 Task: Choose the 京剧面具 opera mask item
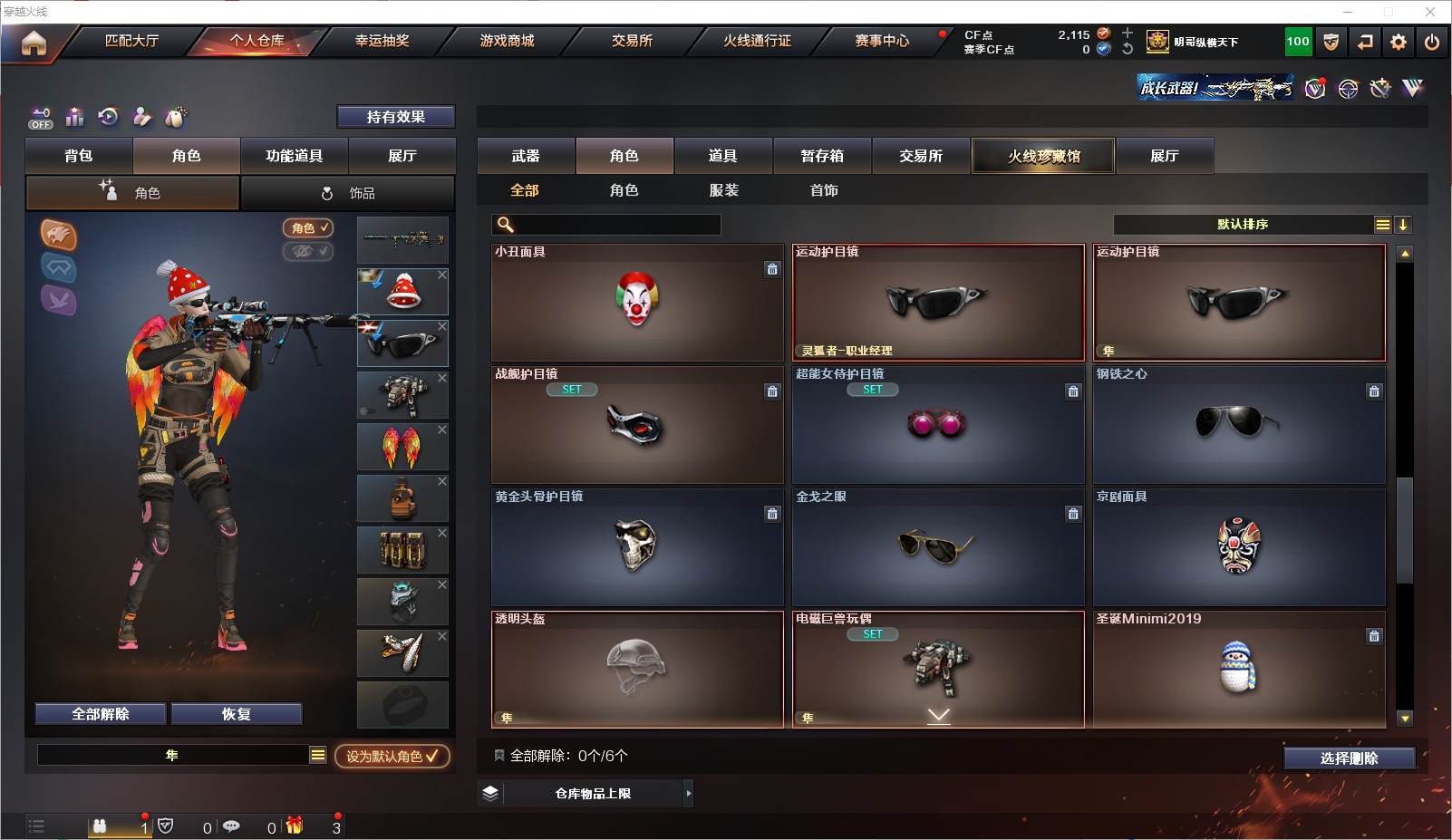point(1238,547)
